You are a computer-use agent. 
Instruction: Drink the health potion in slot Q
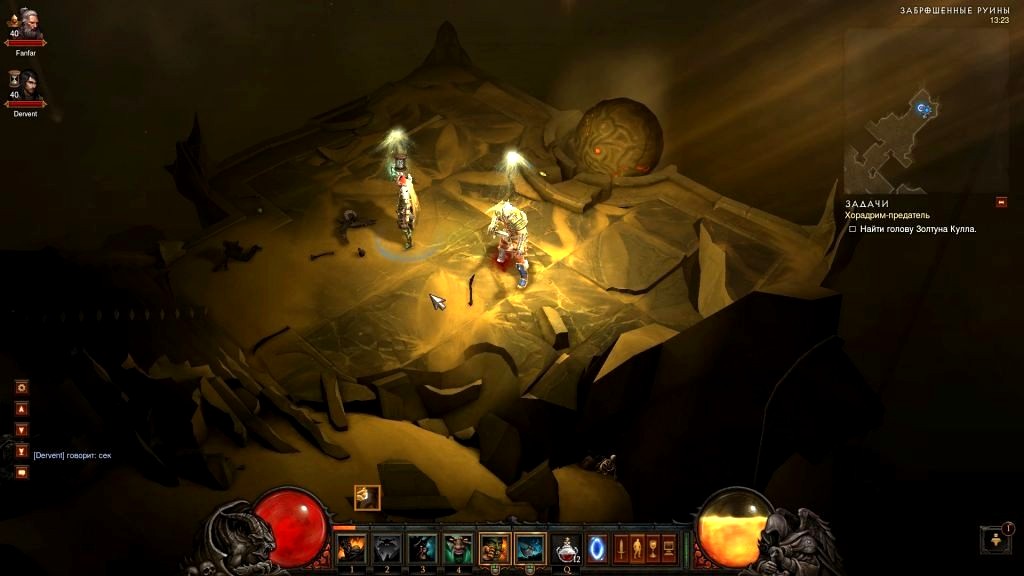coord(567,548)
